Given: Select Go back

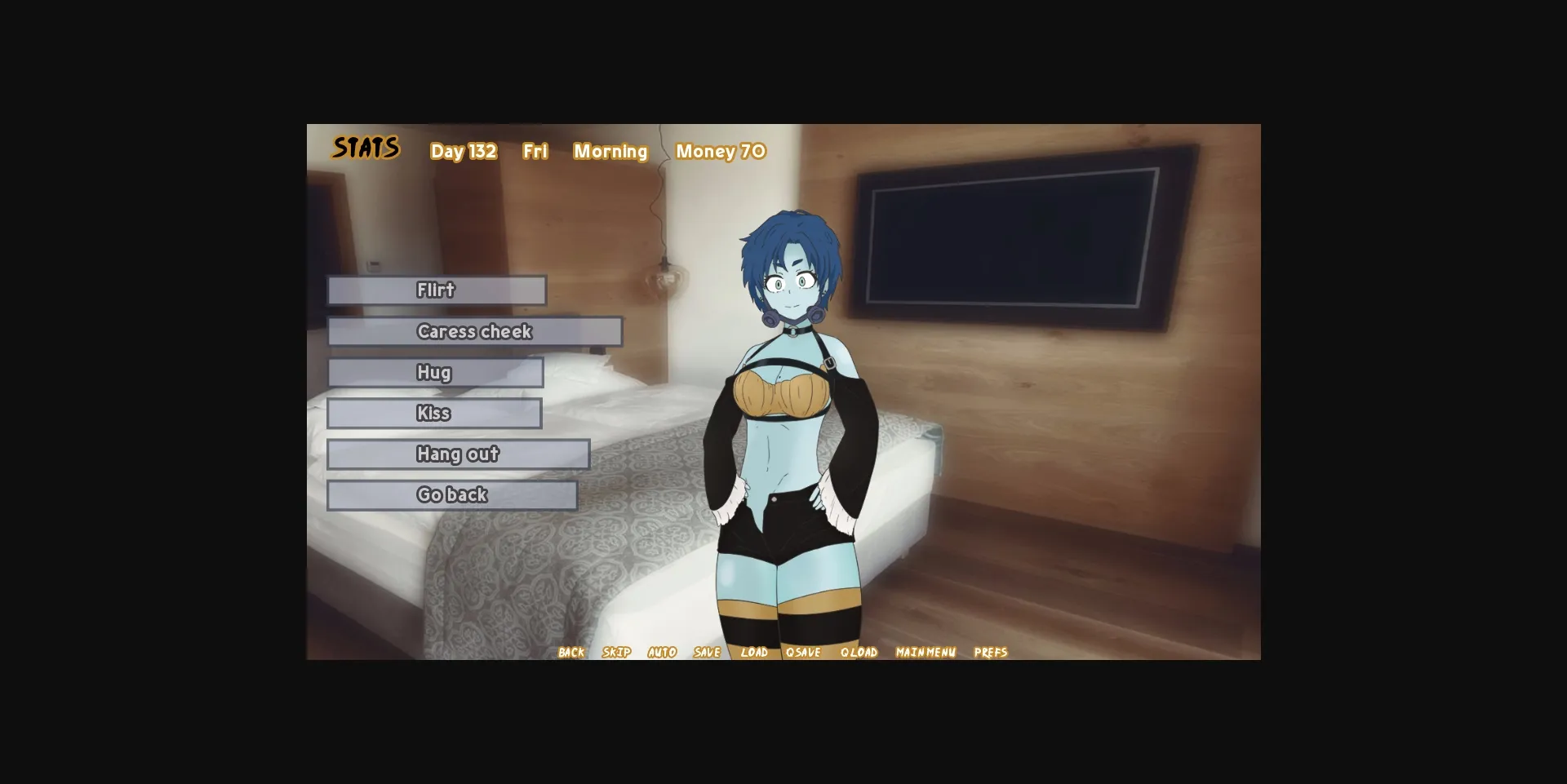Looking at the screenshot, I should tap(452, 494).
